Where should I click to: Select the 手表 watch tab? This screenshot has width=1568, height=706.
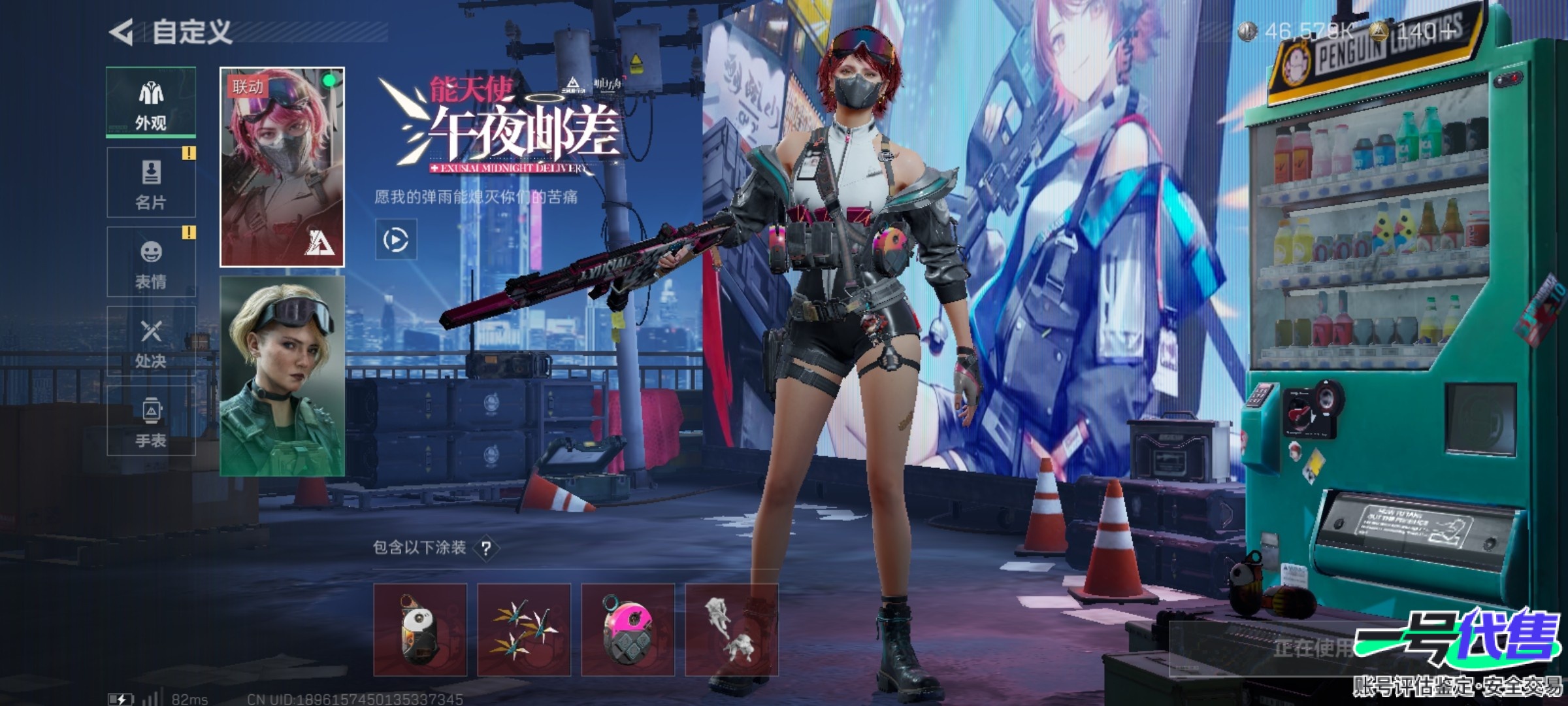(x=151, y=421)
